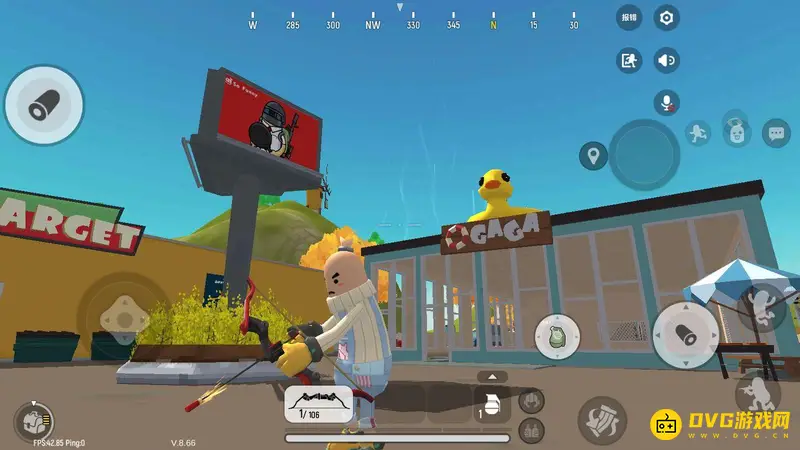800x450 pixels.
Task: Expand the throwables list arrow
Action: pos(490,376)
